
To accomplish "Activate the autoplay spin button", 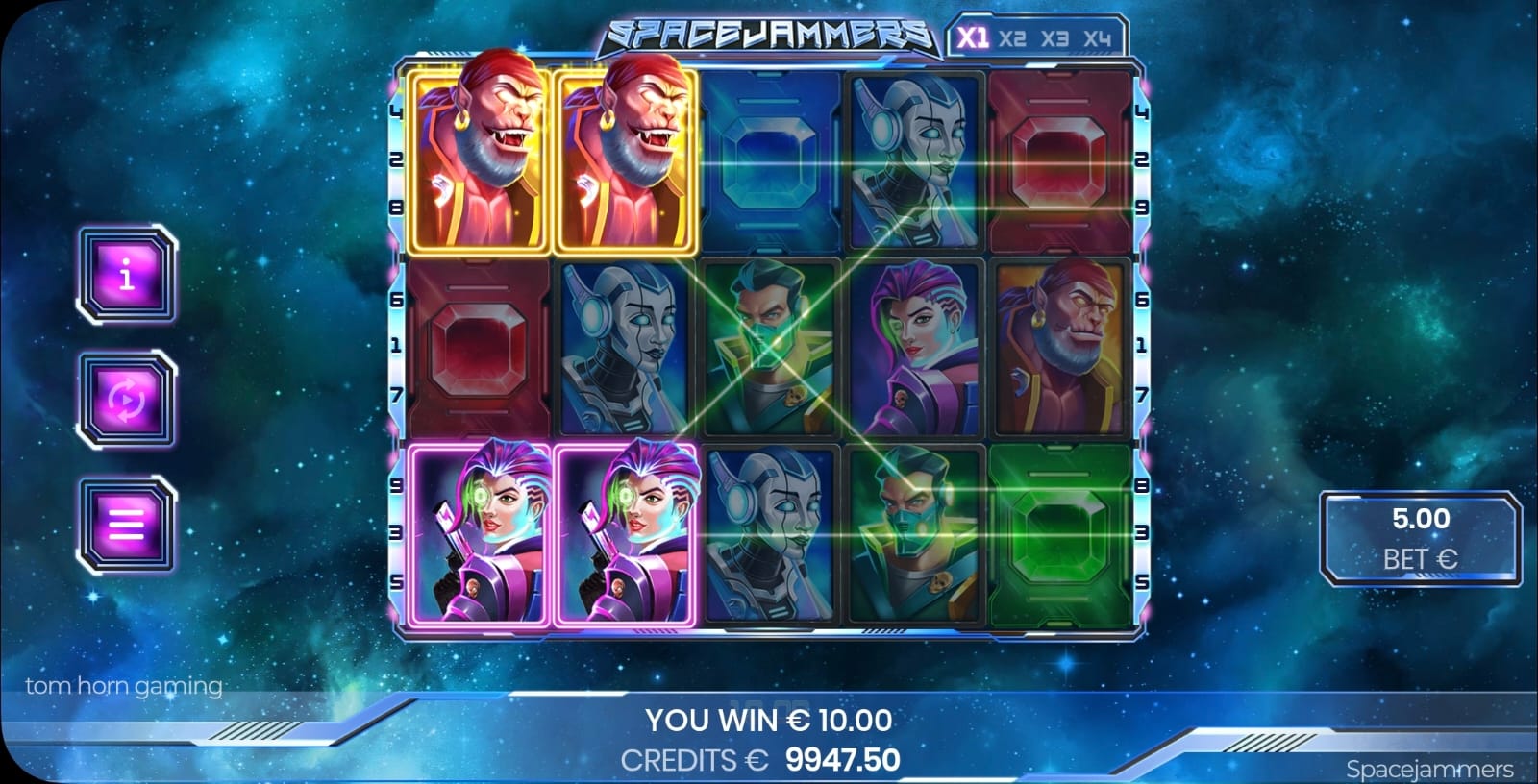I will click(x=127, y=400).
